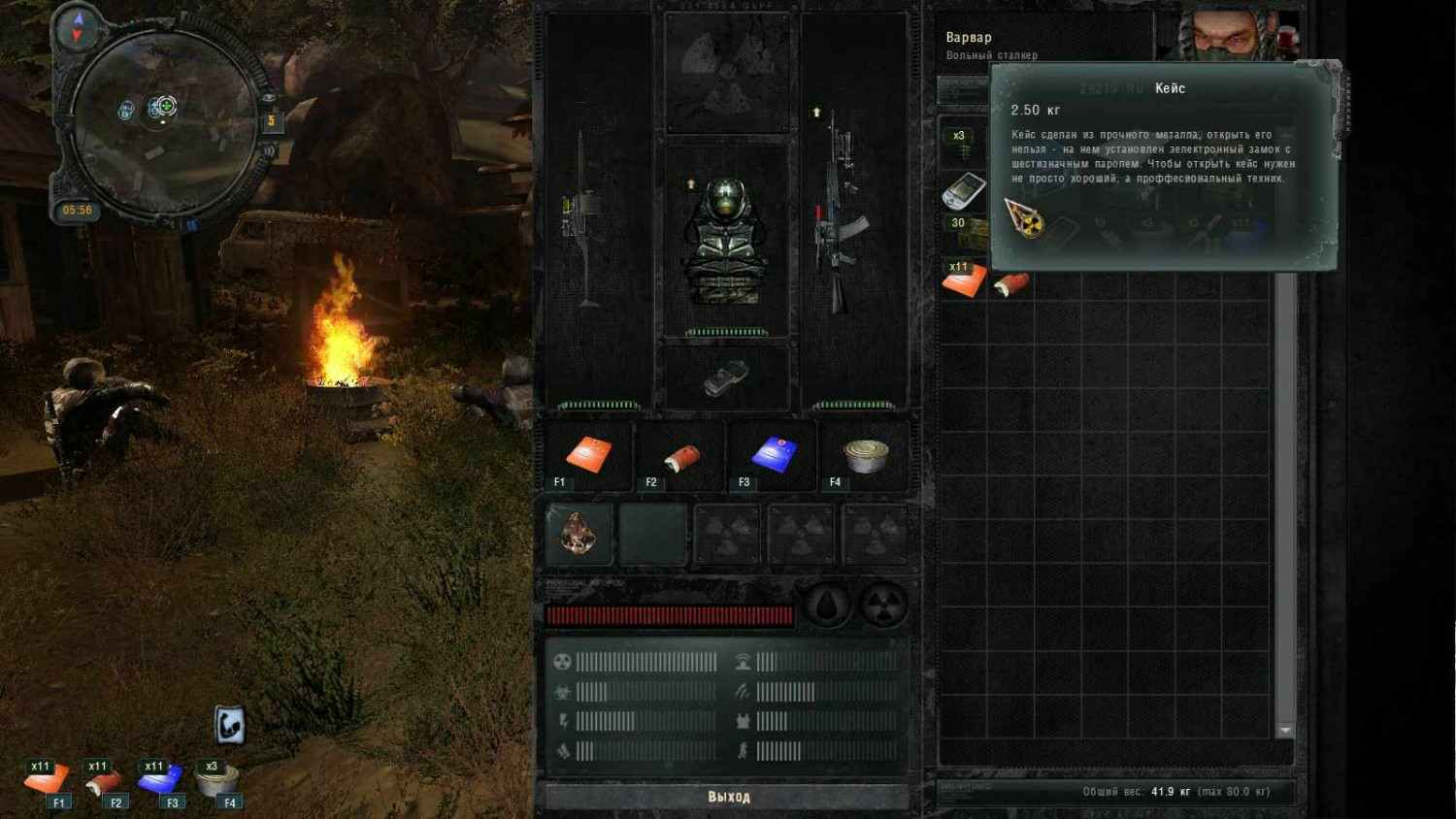Image resolution: width=1456 pixels, height=819 pixels.
Task: Select the PDA item in the backpack
Action: click(963, 190)
